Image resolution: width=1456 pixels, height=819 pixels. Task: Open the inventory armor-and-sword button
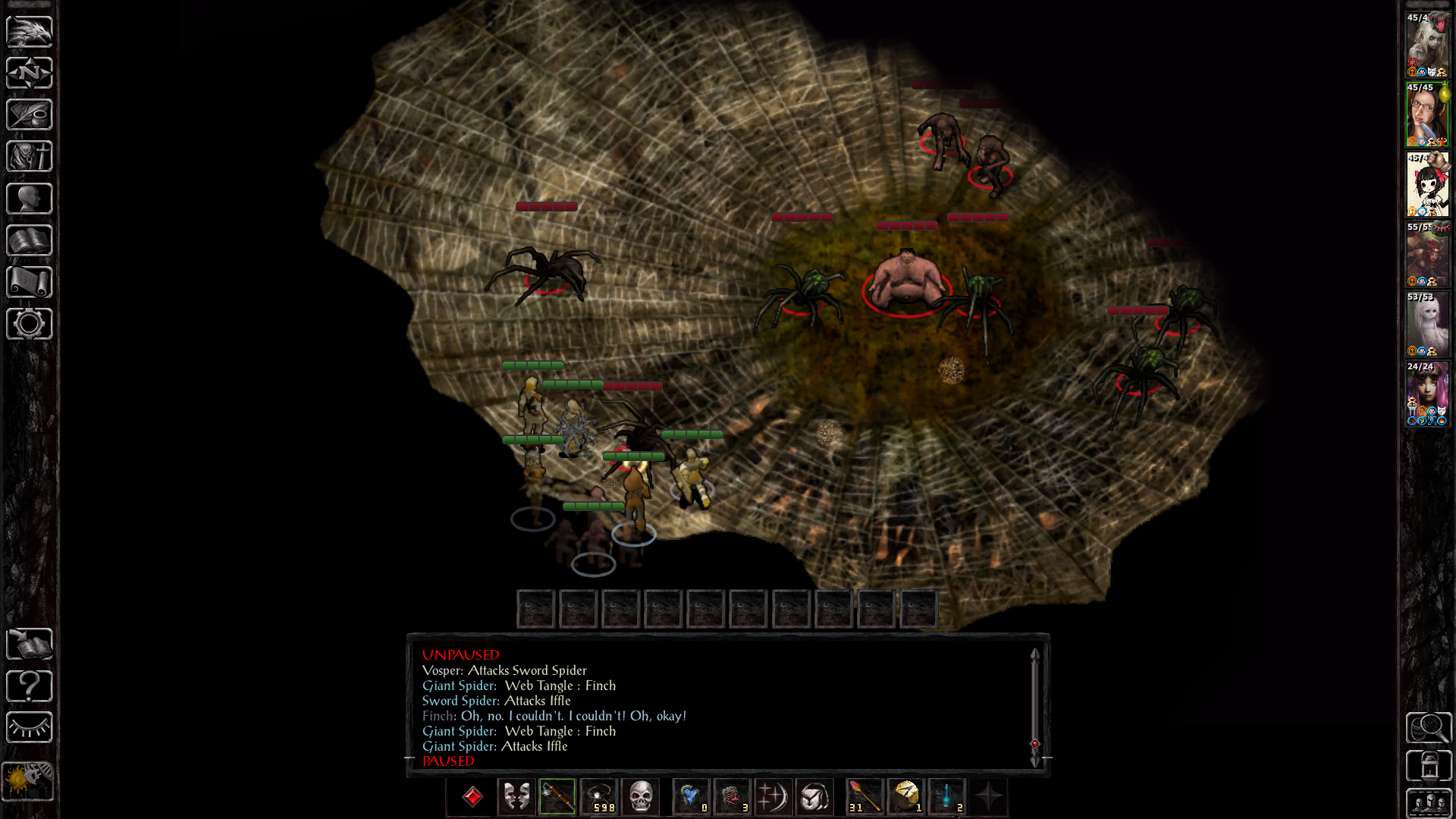point(30,156)
